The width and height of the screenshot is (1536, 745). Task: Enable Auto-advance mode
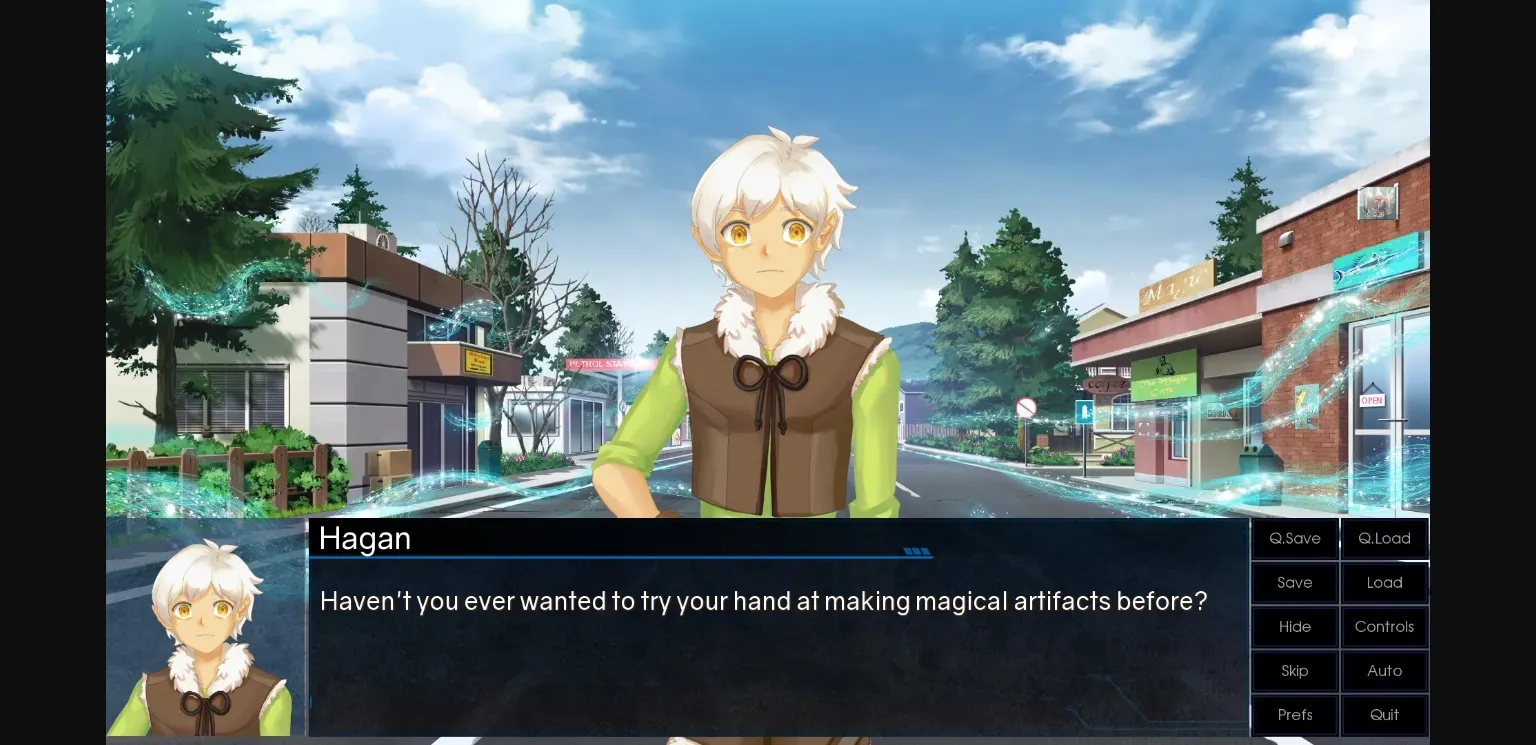(1384, 670)
